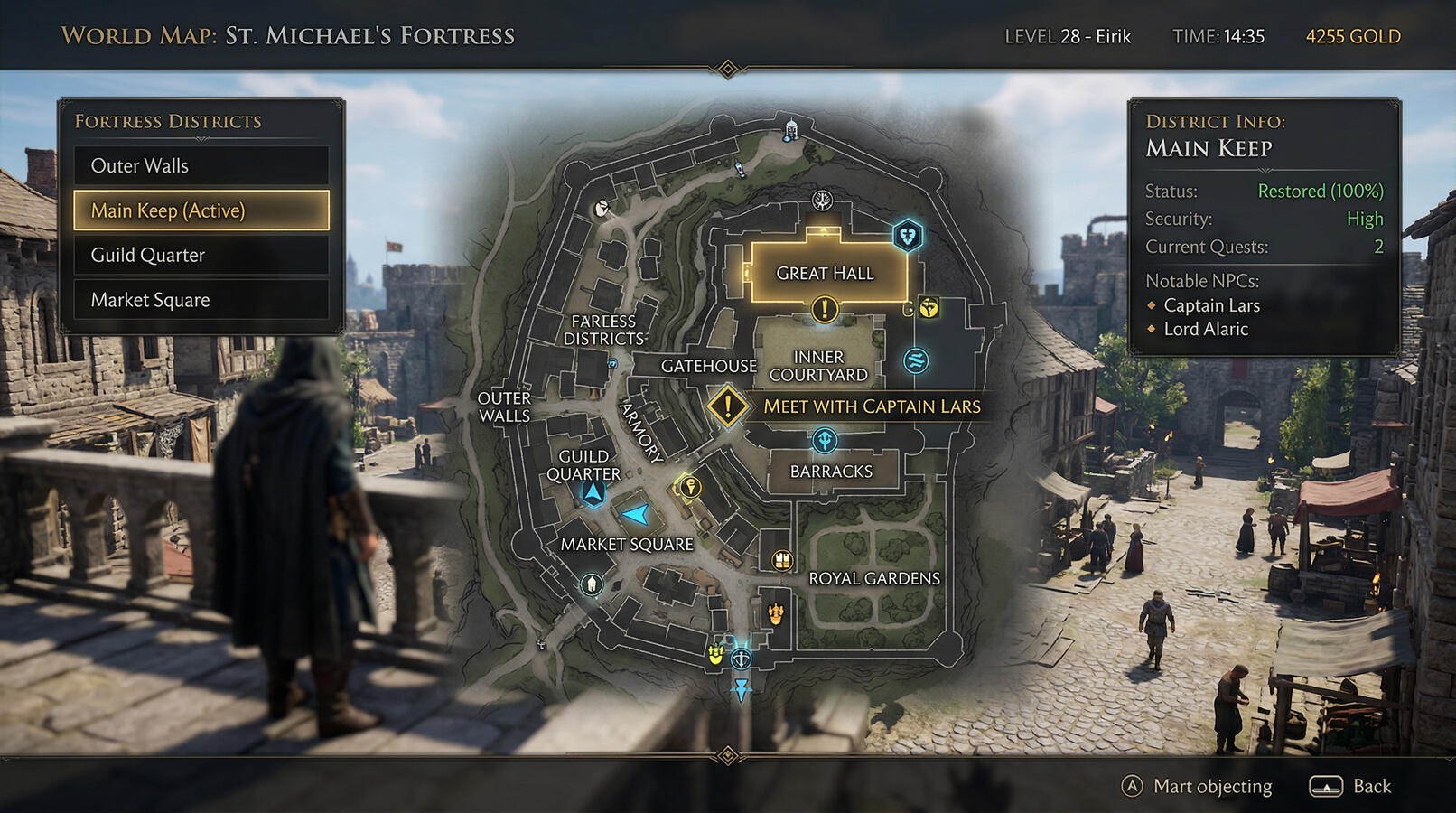
Task: Click the blue heart hexagon map marker
Action: point(907,237)
